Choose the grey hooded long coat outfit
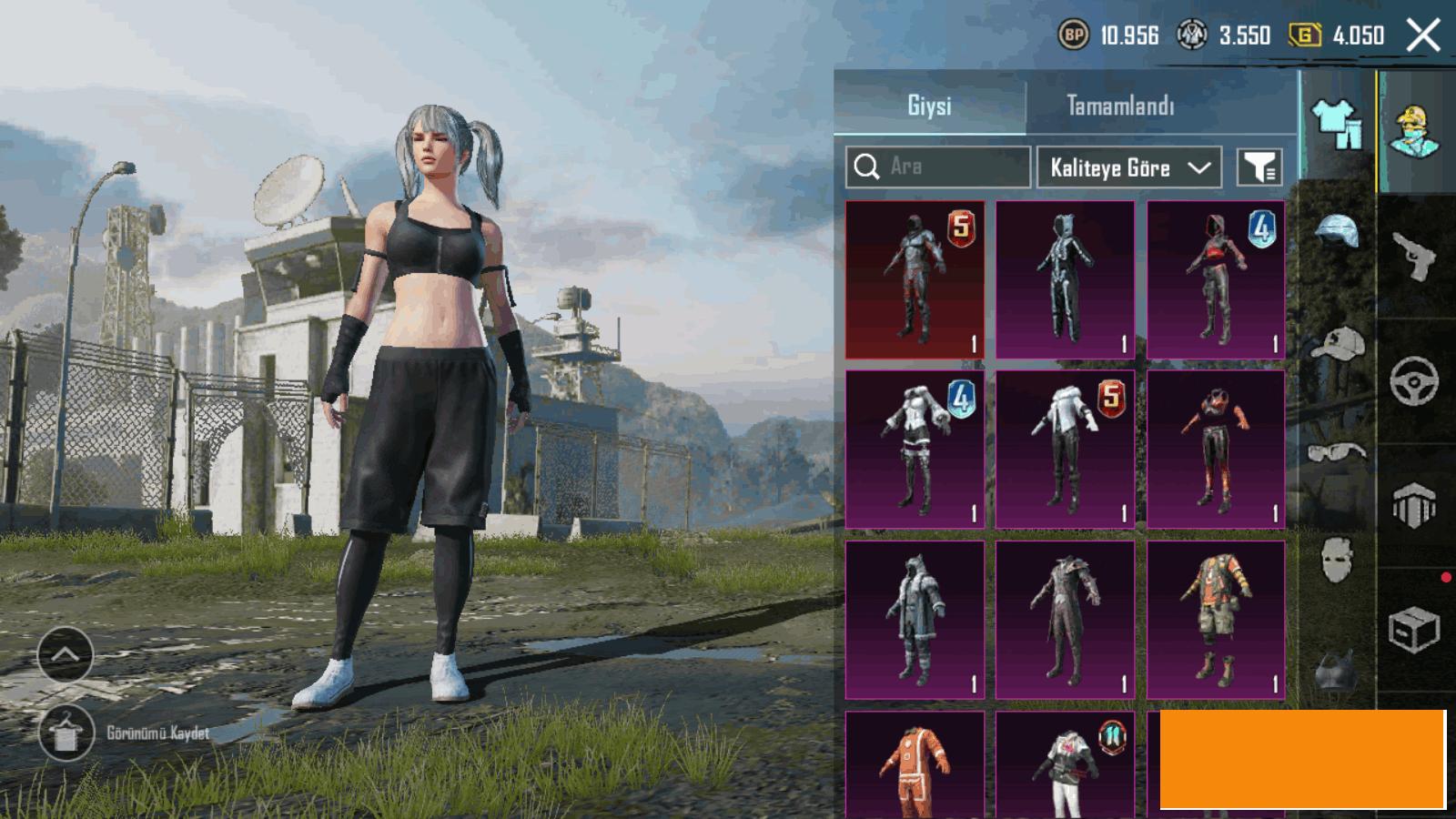The height and width of the screenshot is (819, 1456). click(915, 620)
